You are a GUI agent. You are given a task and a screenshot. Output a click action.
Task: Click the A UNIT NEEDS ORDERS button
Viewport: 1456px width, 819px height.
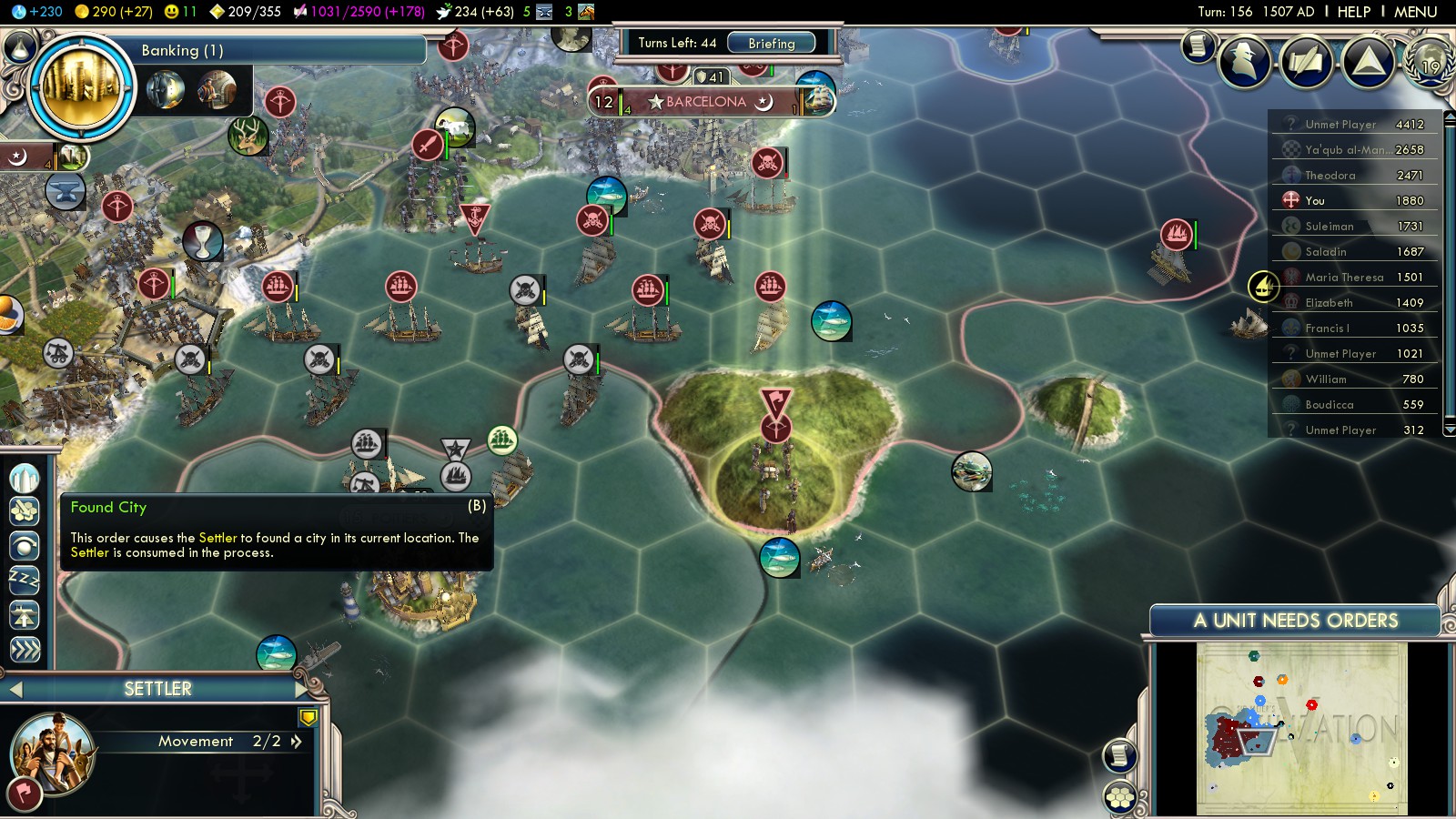click(1294, 621)
